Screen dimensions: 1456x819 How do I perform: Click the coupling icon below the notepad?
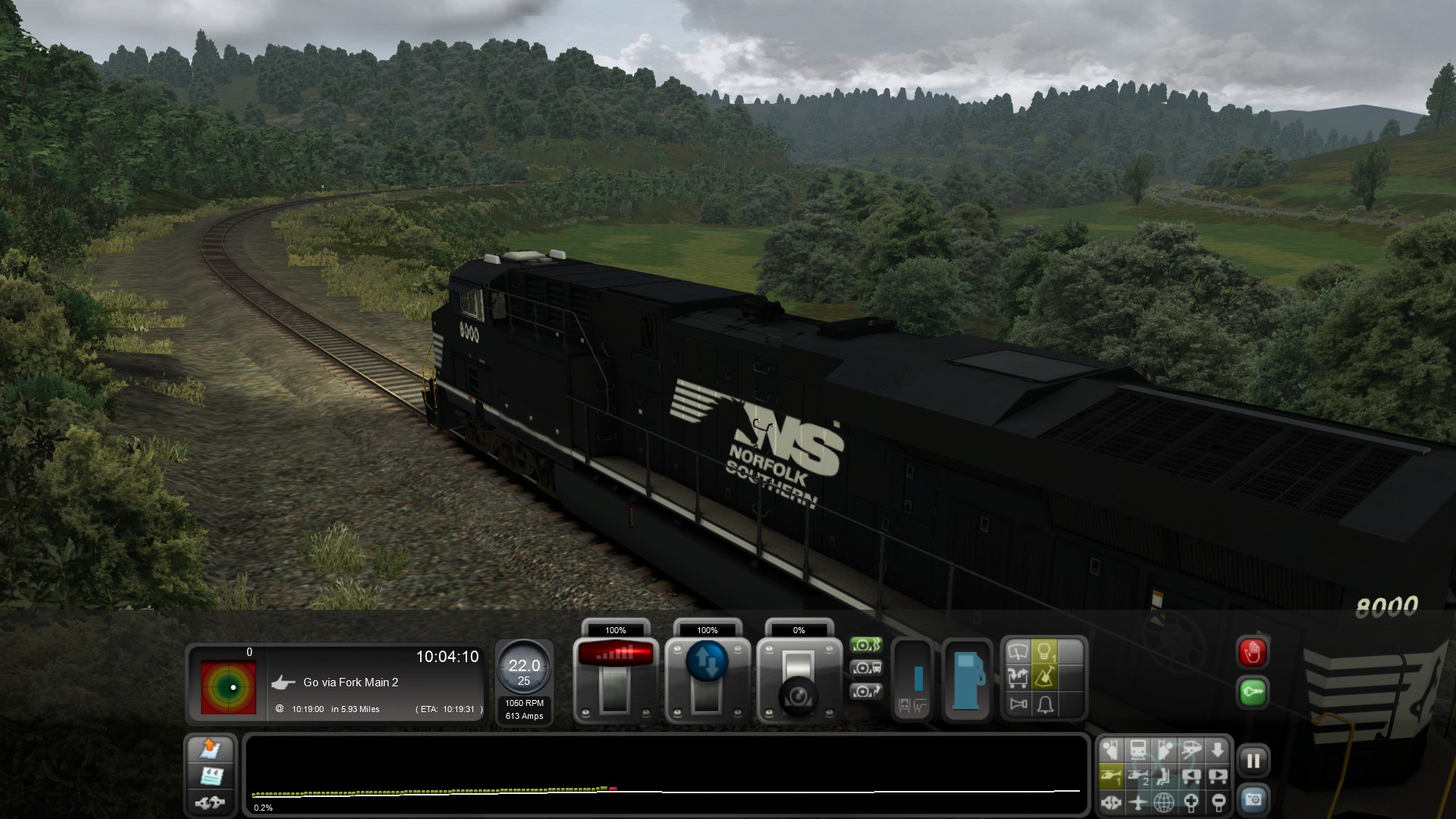click(x=211, y=802)
